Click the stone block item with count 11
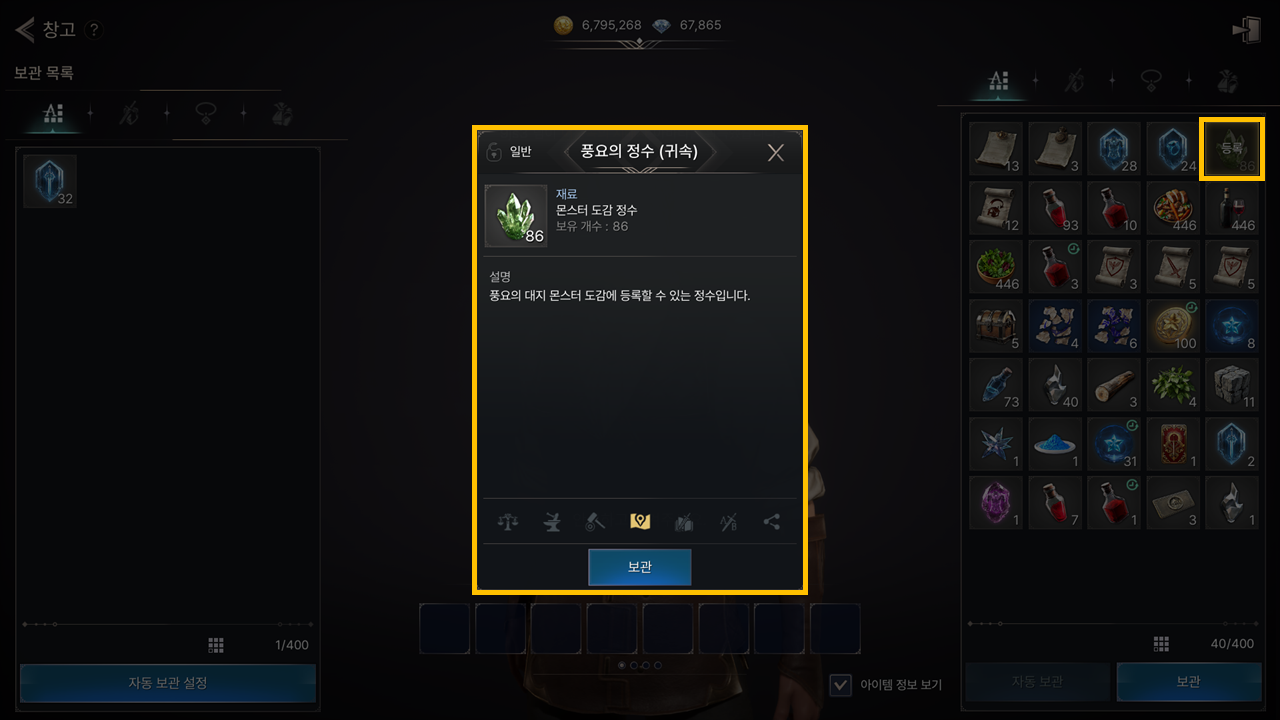1280x720 pixels. 1231,385
